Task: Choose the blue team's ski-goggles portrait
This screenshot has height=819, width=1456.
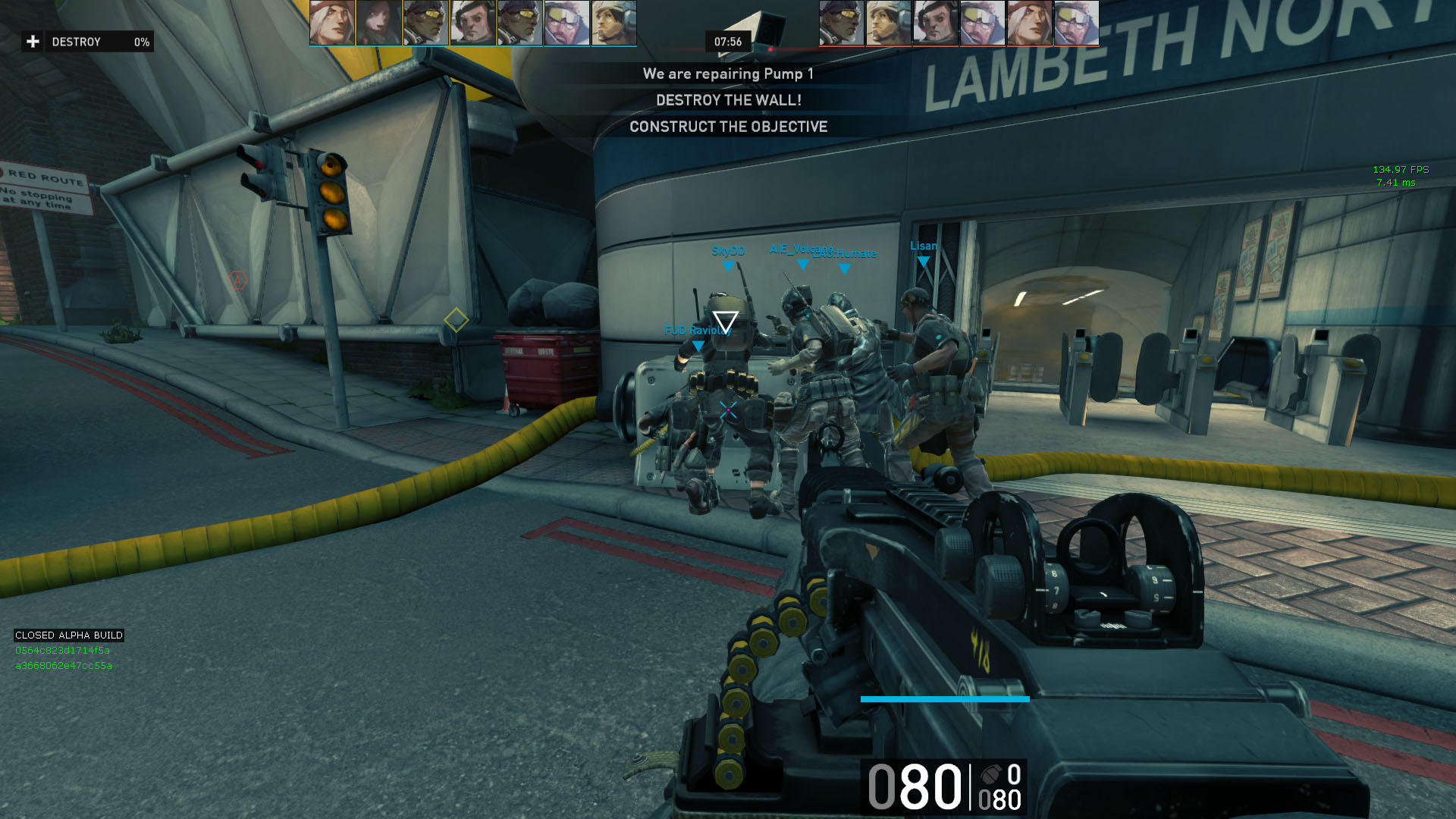Action: point(566,23)
